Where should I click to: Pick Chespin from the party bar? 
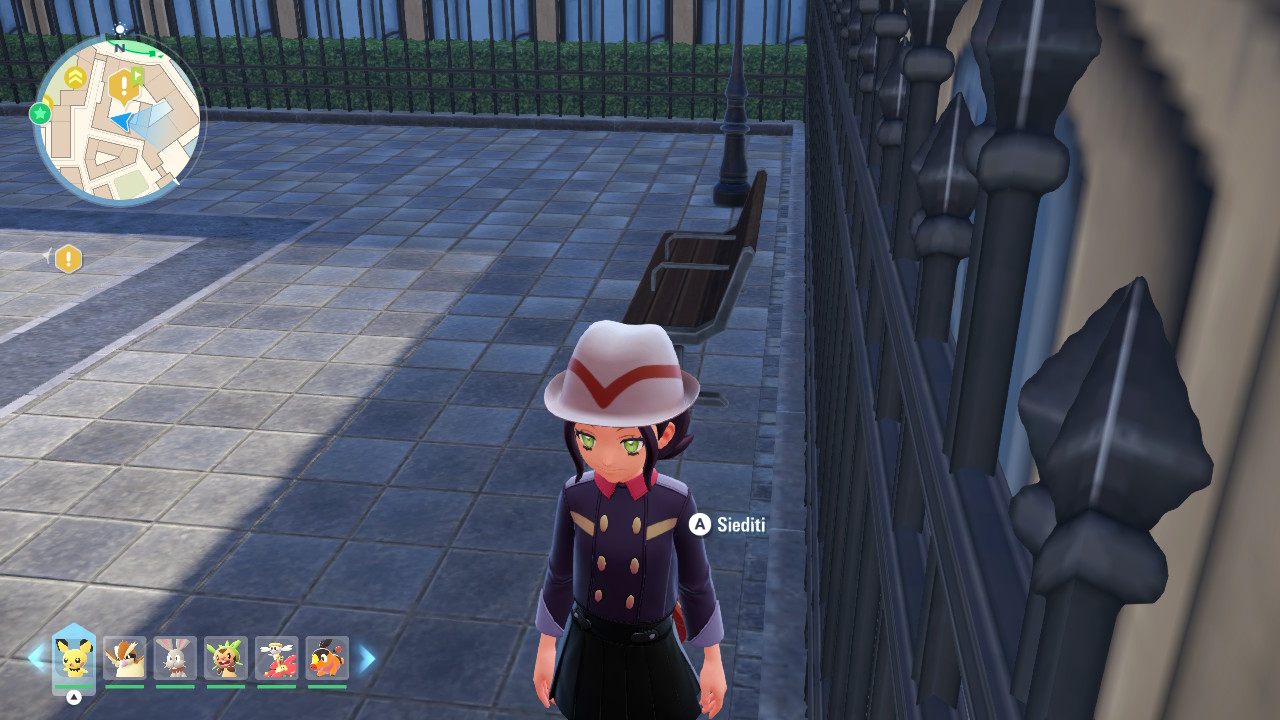pos(226,658)
